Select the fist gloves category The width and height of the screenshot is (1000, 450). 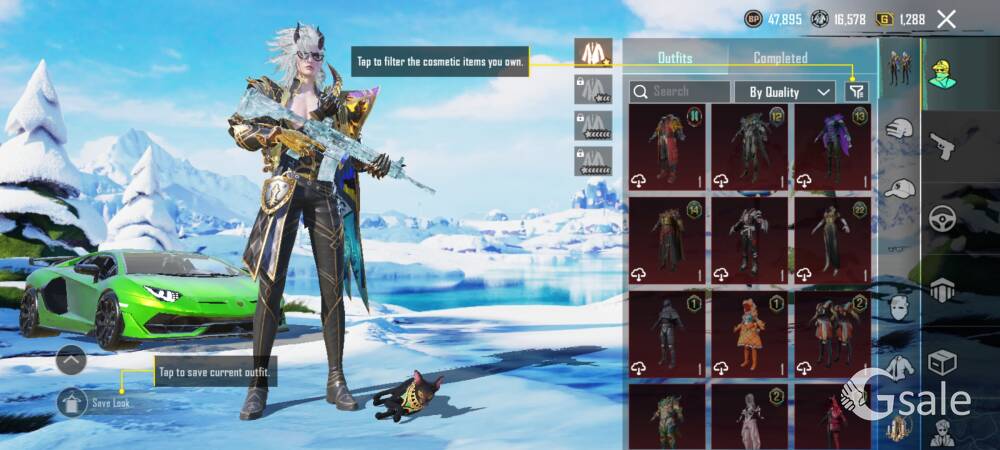[901, 129]
